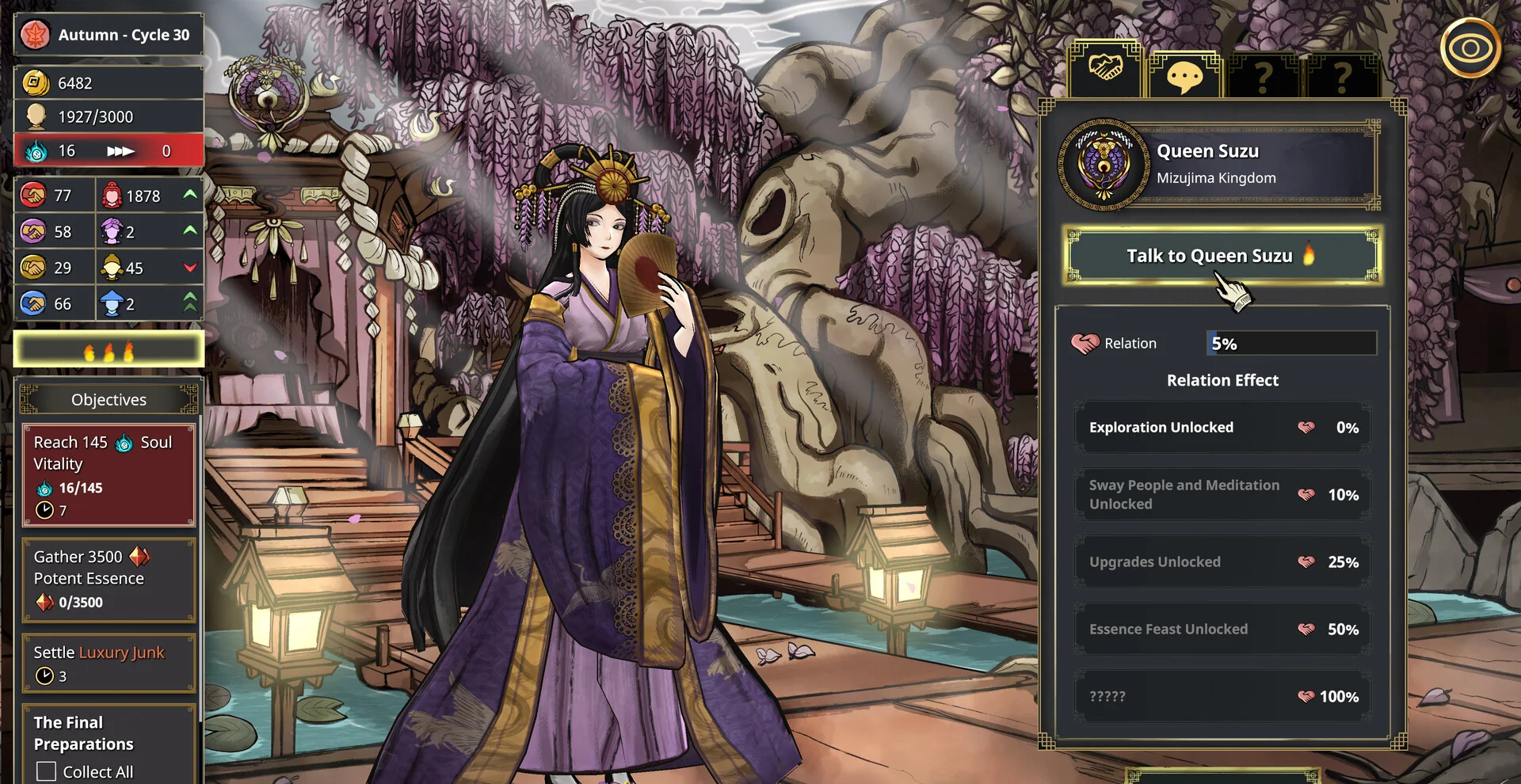Select the Upgrades Unlocked relation row
1521x784 pixels.
point(1222,562)
